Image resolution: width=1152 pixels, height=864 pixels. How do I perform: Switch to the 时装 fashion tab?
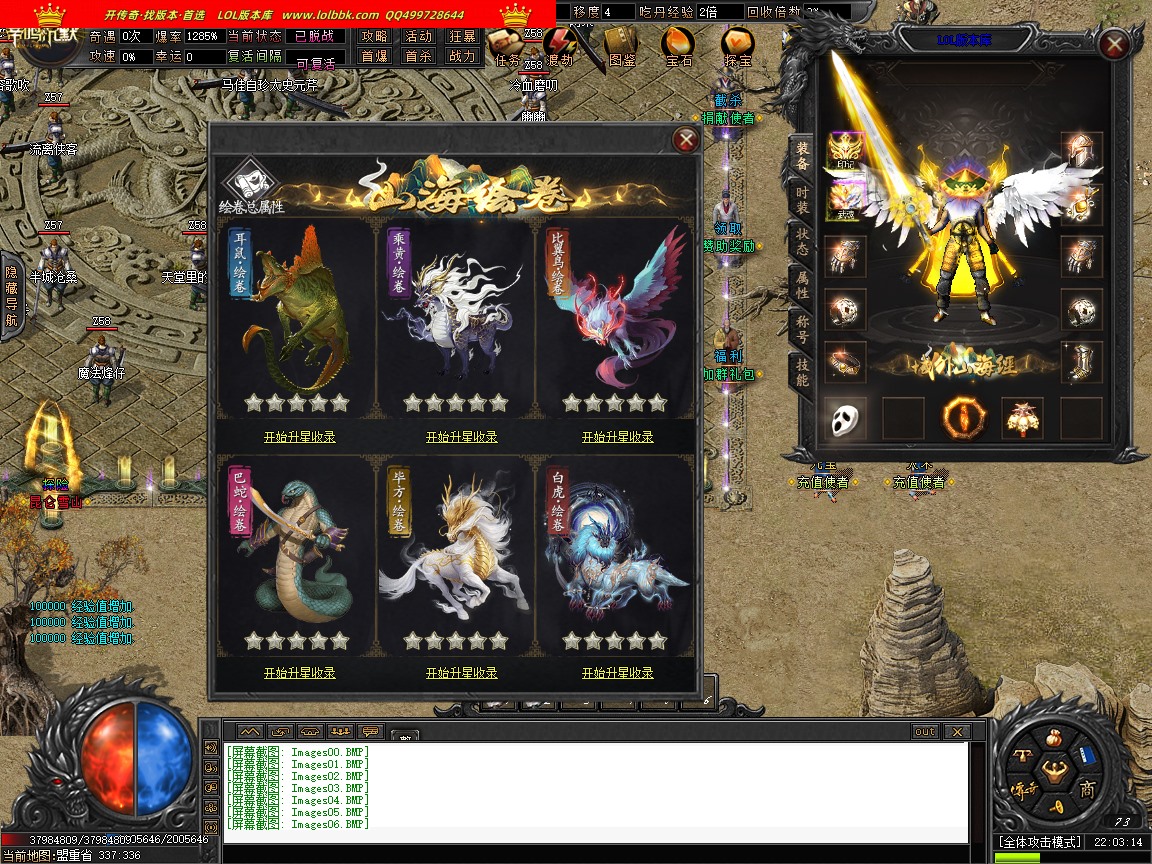pyautogui.click(x=801, y=199)
